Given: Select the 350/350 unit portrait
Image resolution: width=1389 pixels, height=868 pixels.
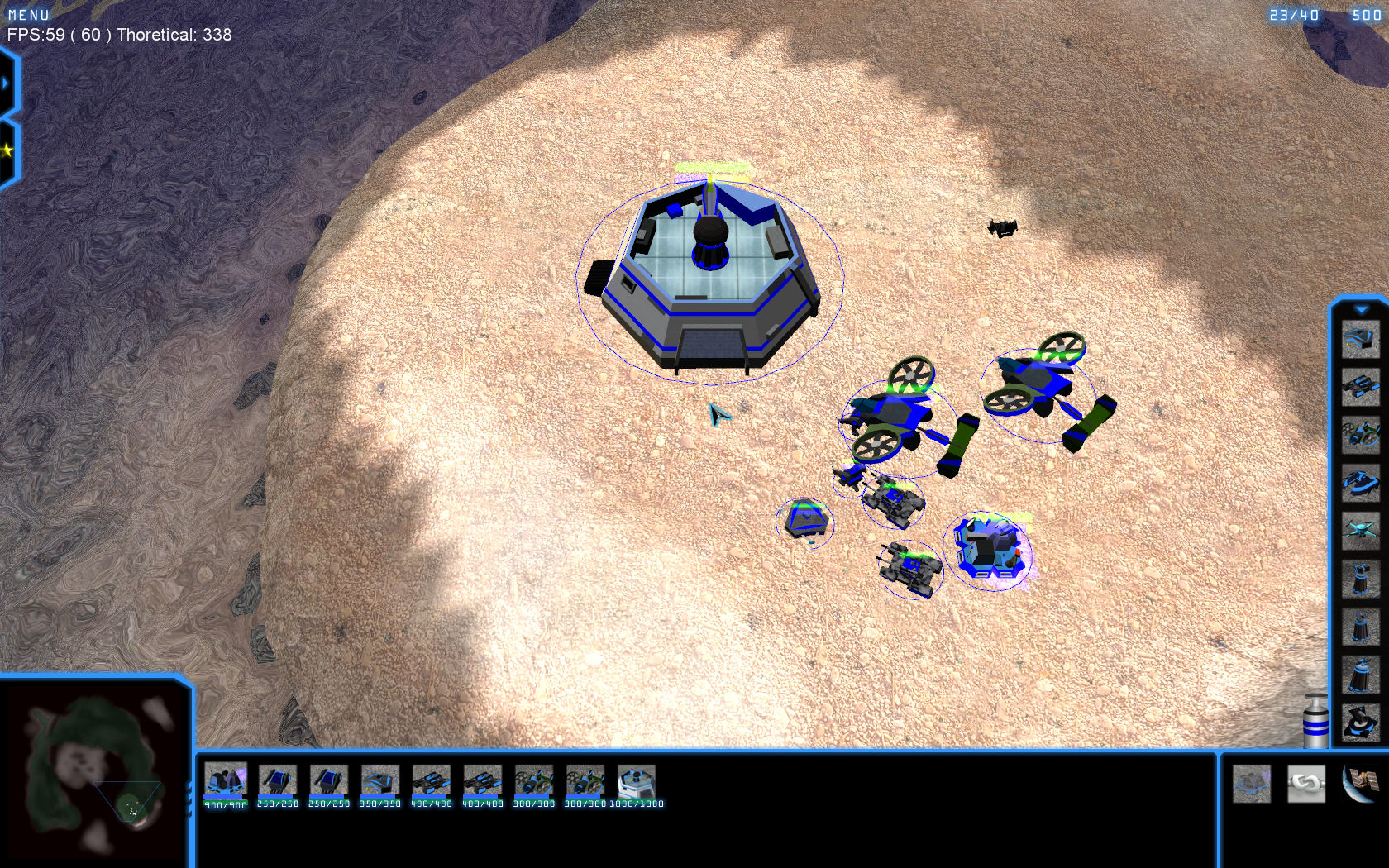Looking at the screenshot, I should click(379, 781).
